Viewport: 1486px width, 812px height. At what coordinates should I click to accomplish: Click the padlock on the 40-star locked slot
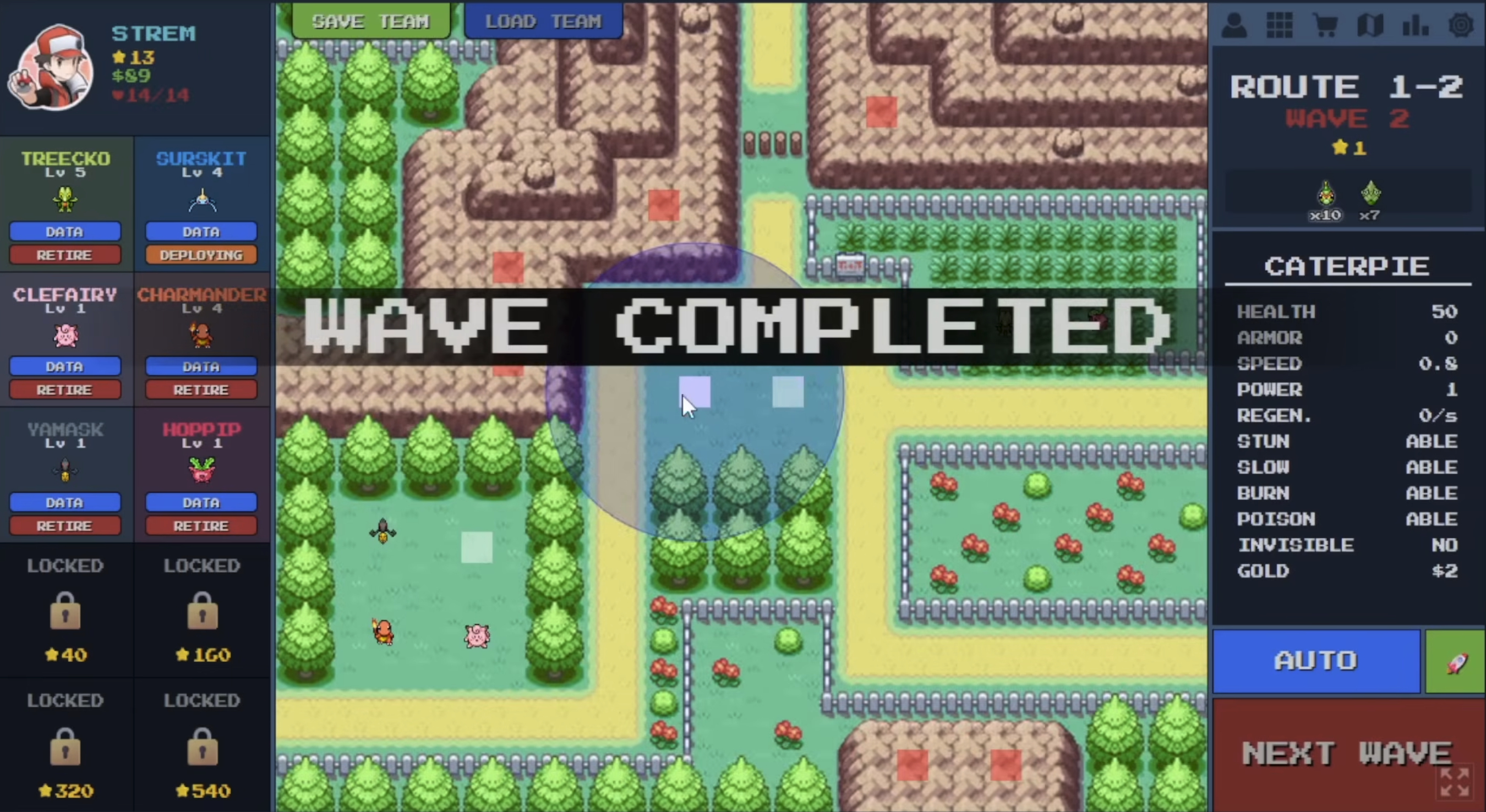coord(65,611)
